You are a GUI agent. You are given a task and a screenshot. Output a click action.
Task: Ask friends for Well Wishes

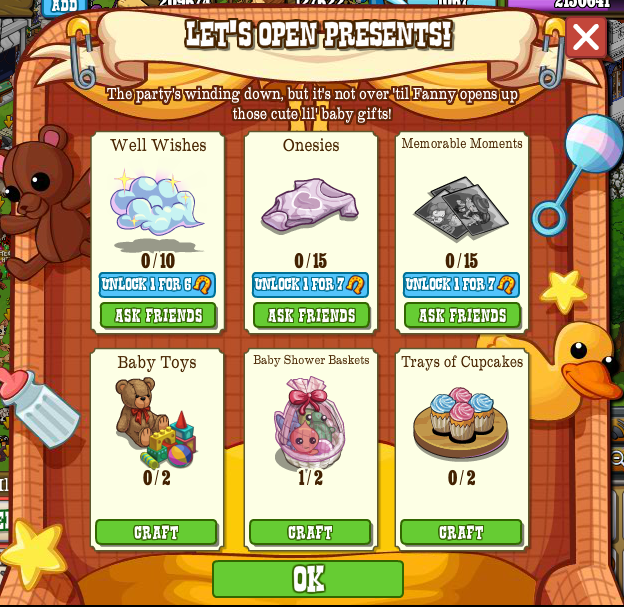pos(158,316)
